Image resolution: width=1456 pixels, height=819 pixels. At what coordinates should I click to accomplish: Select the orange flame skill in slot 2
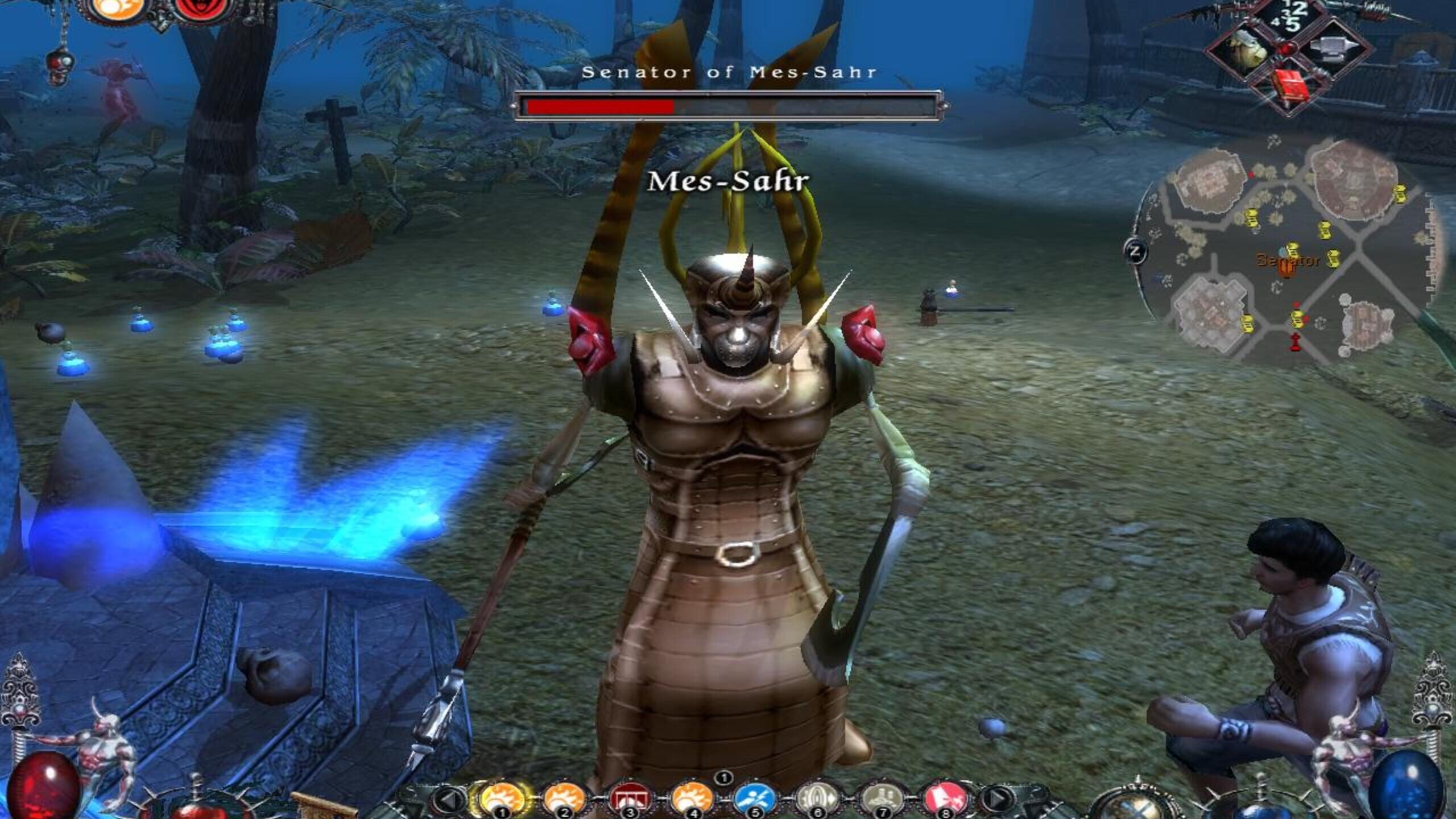(564, 799)
